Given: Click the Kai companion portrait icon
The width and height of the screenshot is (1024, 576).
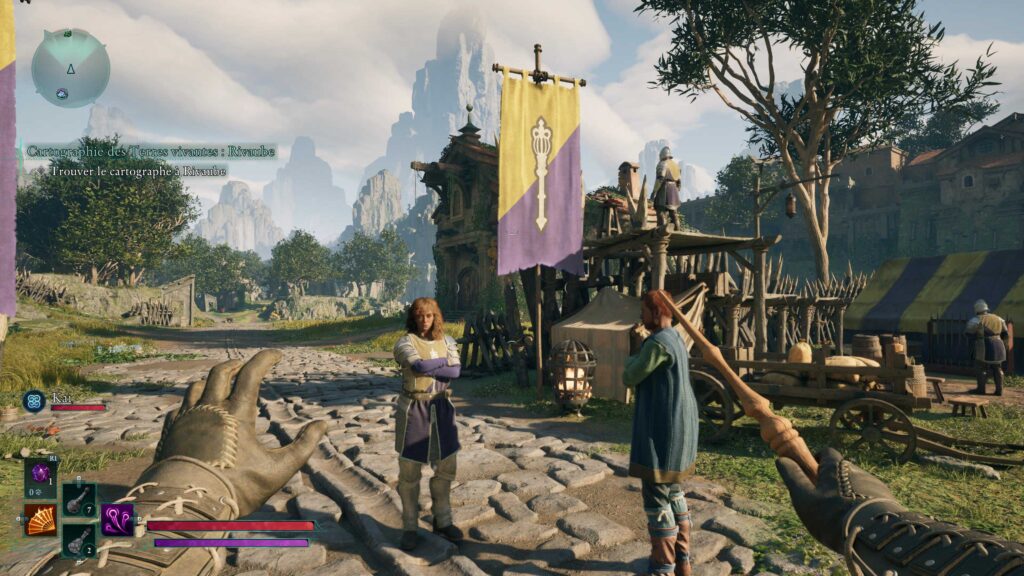Looking at the screenshot, I should pyautogui.click(x=34, y=401).
